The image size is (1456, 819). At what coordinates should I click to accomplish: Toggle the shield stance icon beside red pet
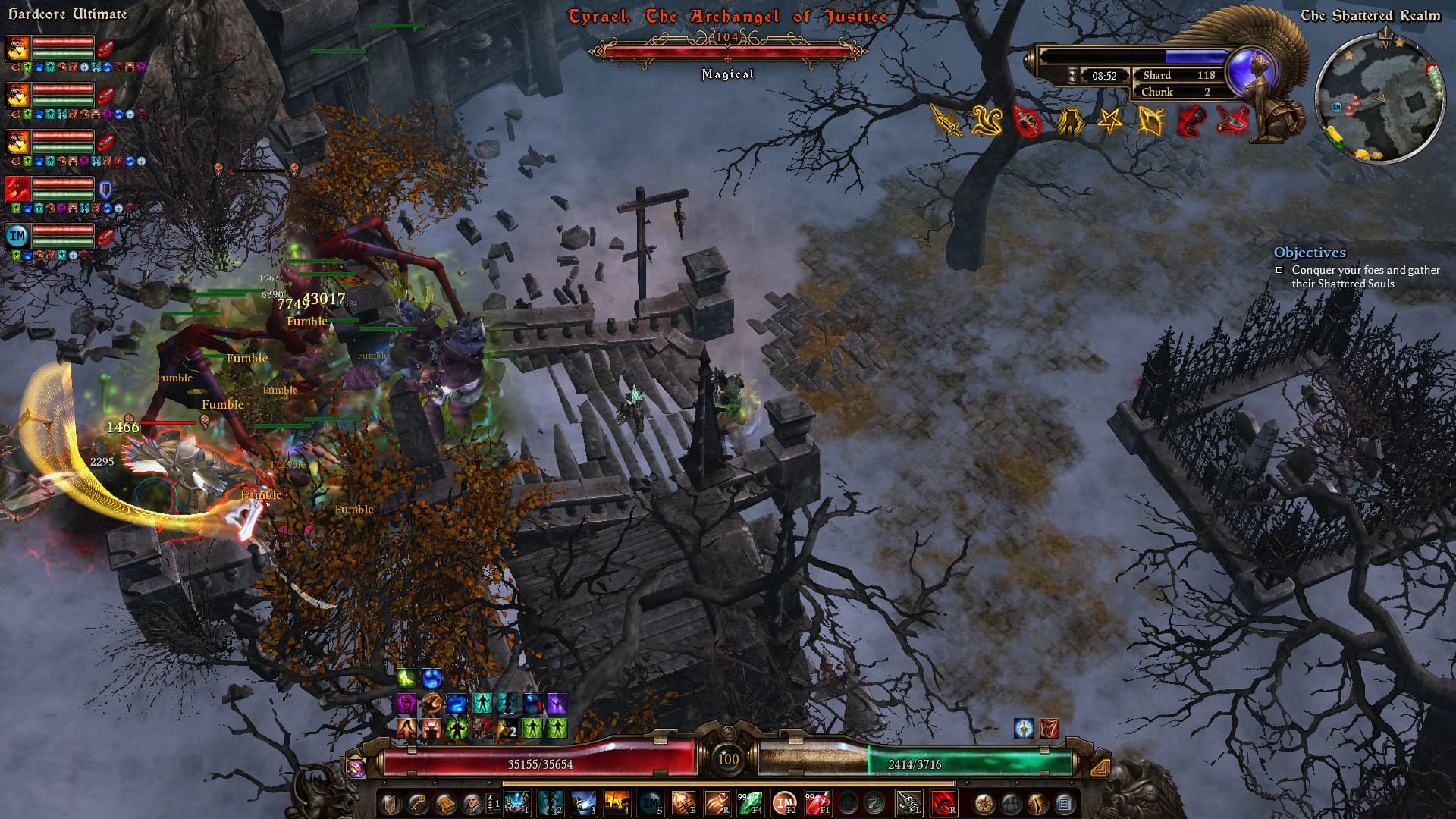coord(105,189)
